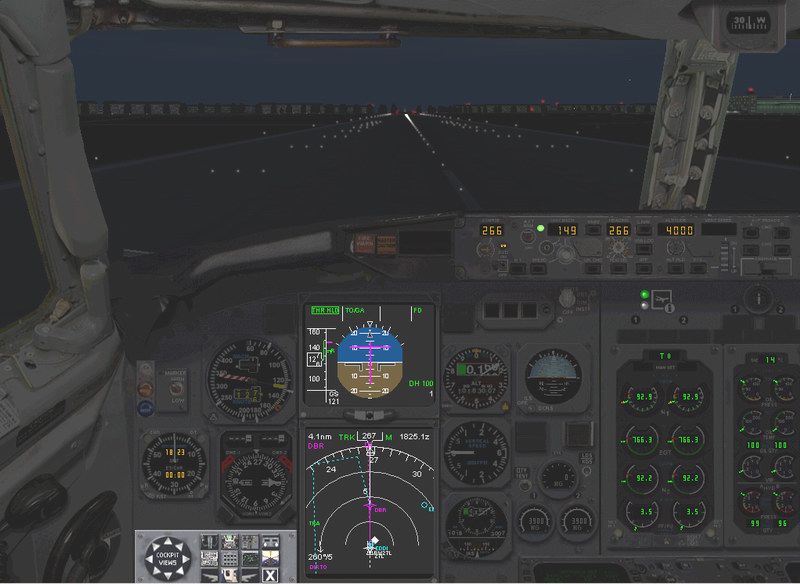The height and width of the screenshot is (584, 800).
Task: Click the heading window showing 266
Action: click(618, 230)
